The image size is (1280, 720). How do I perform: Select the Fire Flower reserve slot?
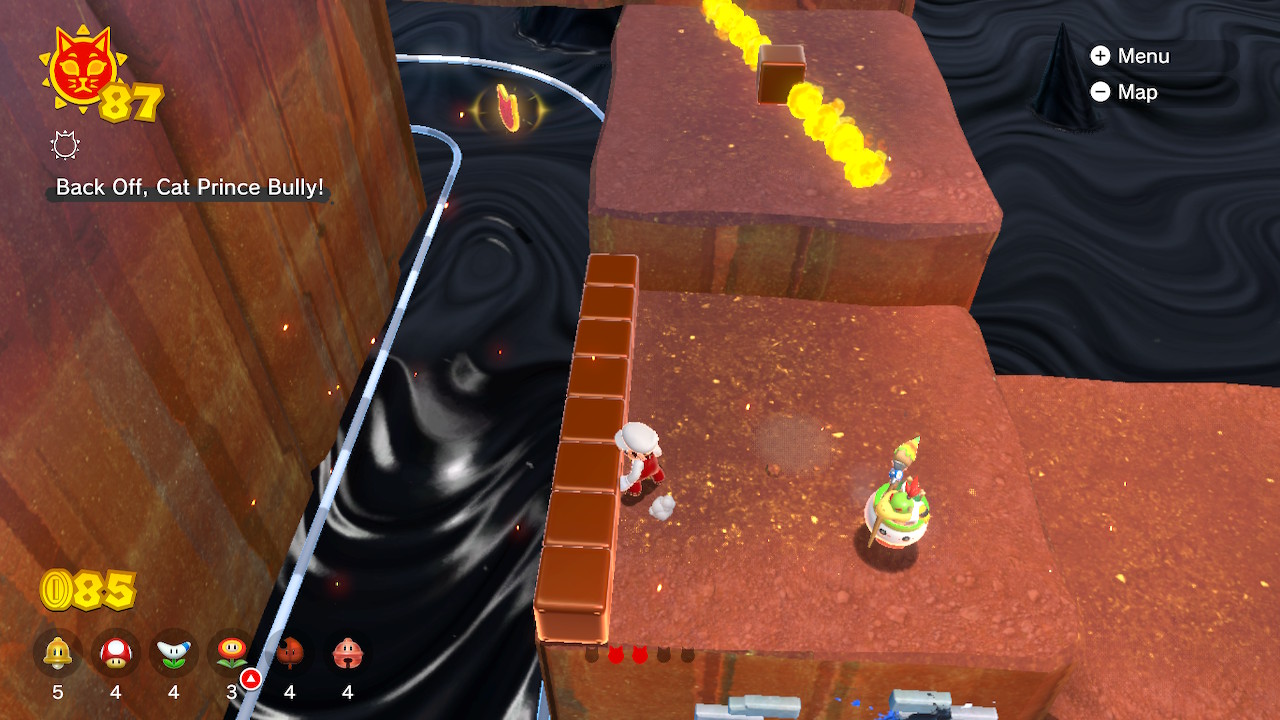[x=232, y=655]
